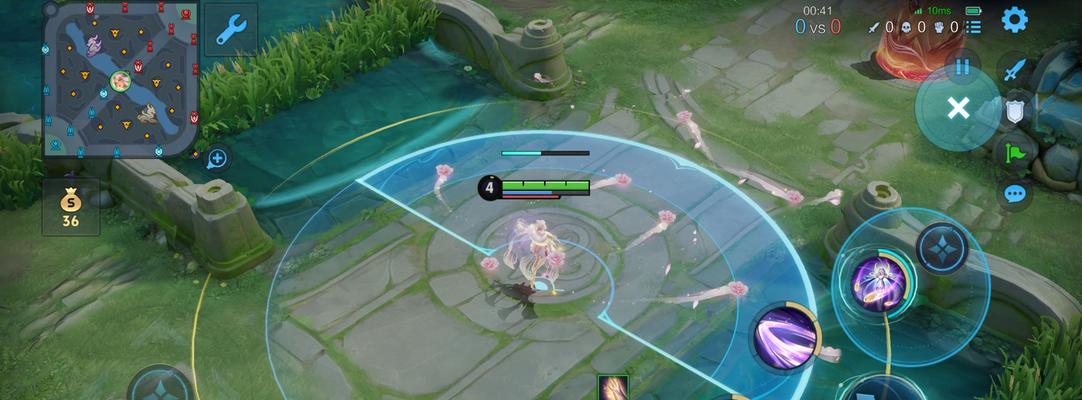The width and height of the screenshot is (1082, 400).
Task: Open the wrench tool button
Action: (x=231, y=29)
